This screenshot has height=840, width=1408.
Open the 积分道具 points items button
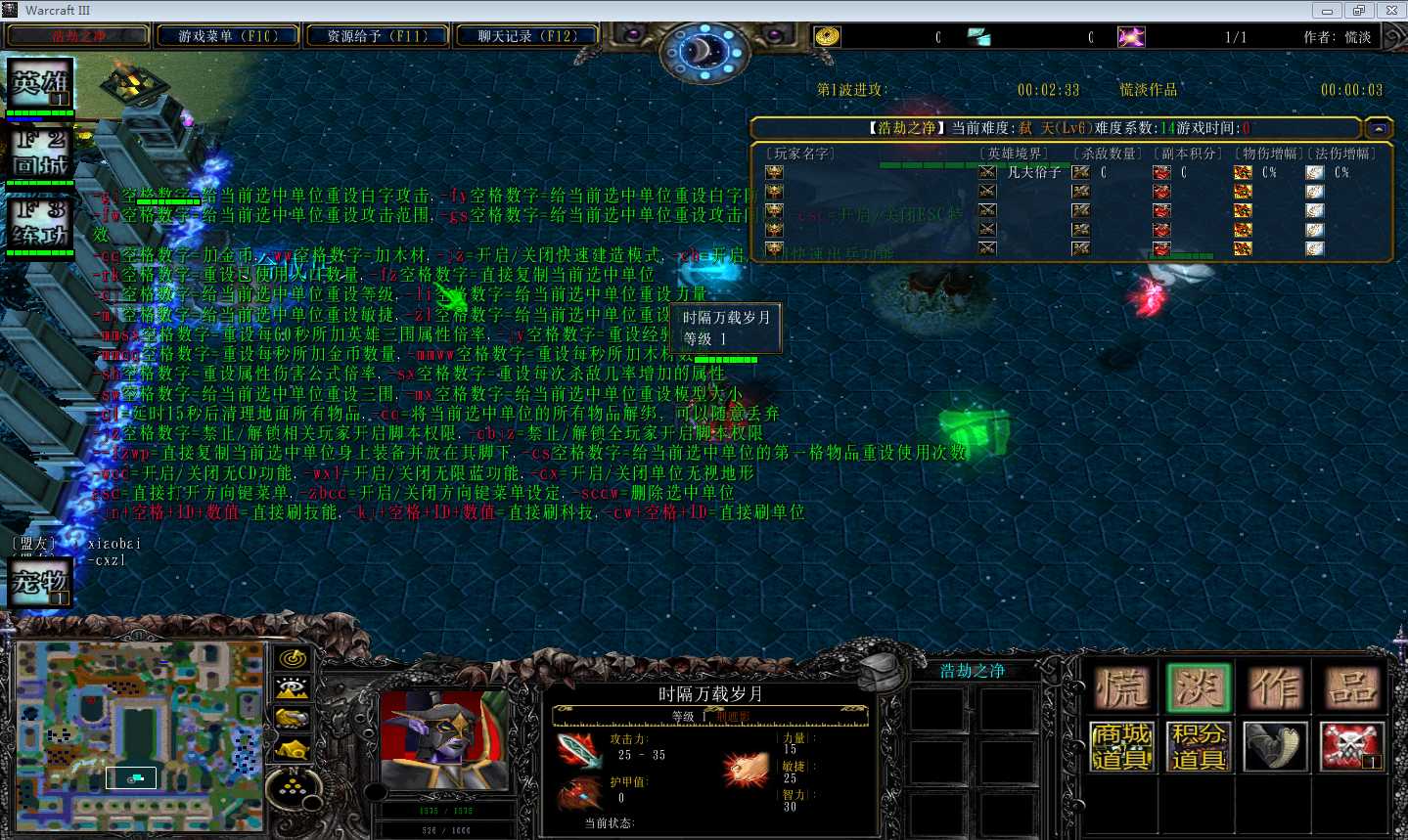[x=1198, y=747]
